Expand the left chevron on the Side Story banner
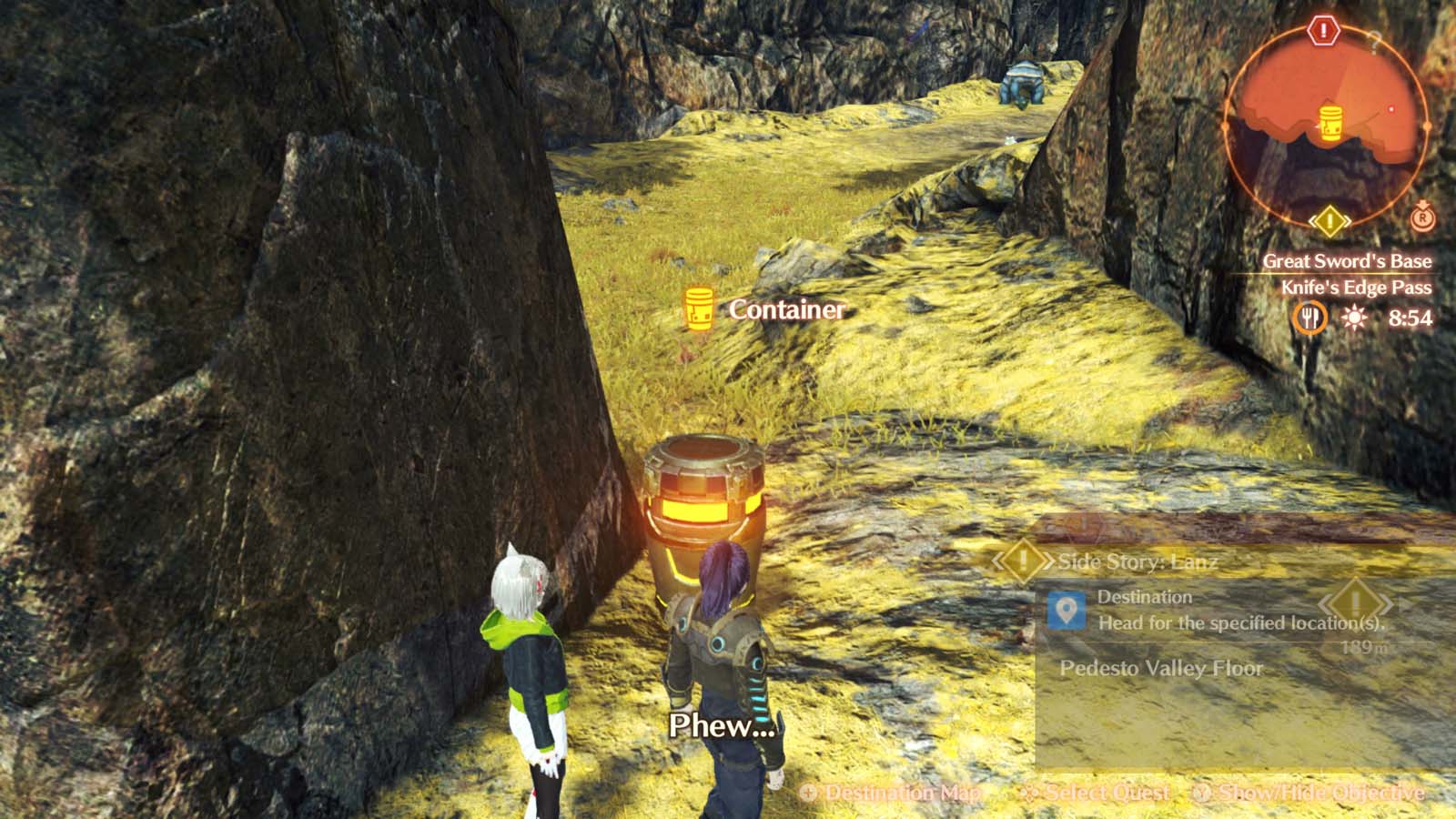Screen dimensions: 1456x819 tap(998, 559)
